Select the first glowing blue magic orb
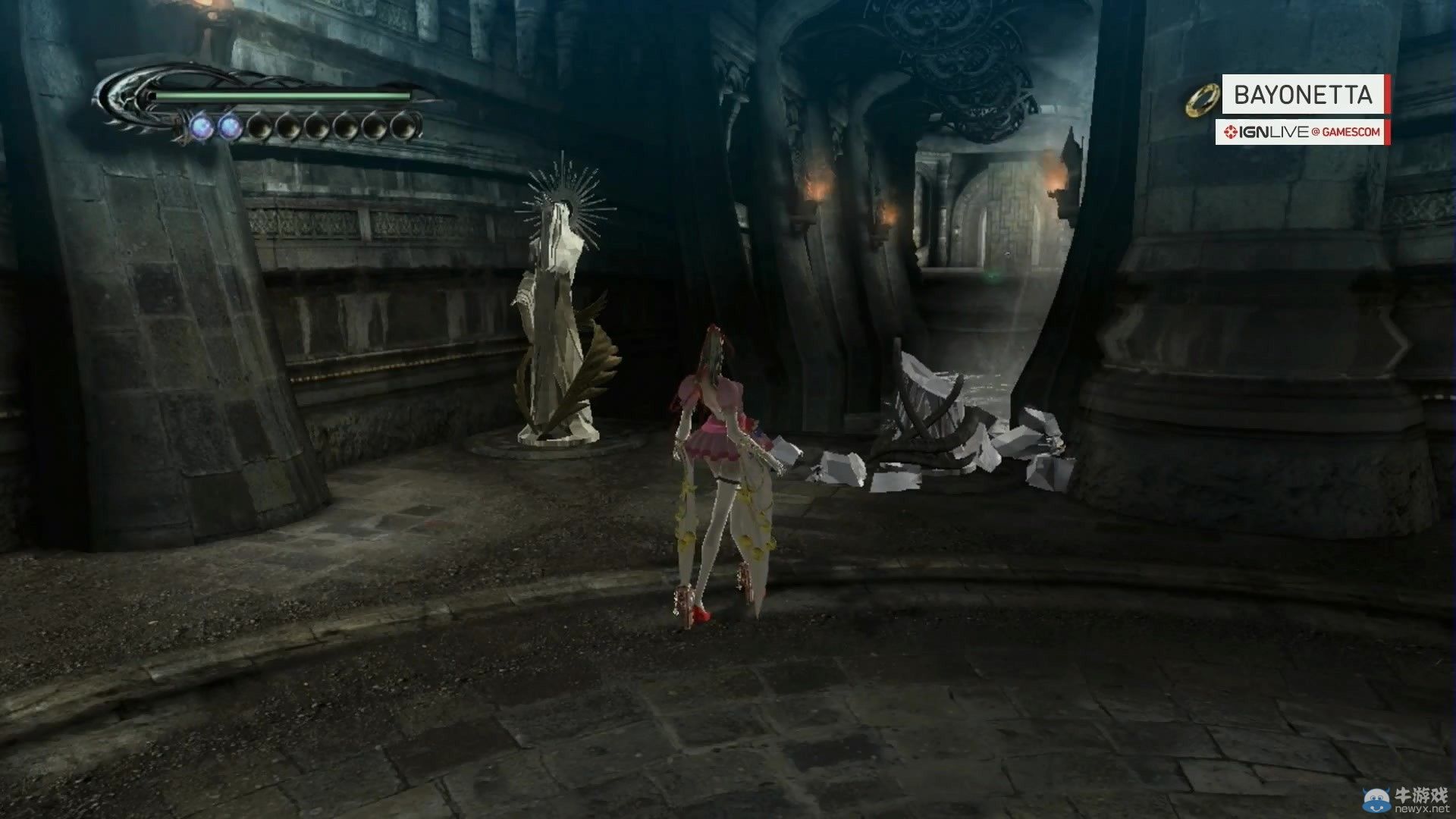The height and width of the screenshot is (819, 1456). point(200,126)
